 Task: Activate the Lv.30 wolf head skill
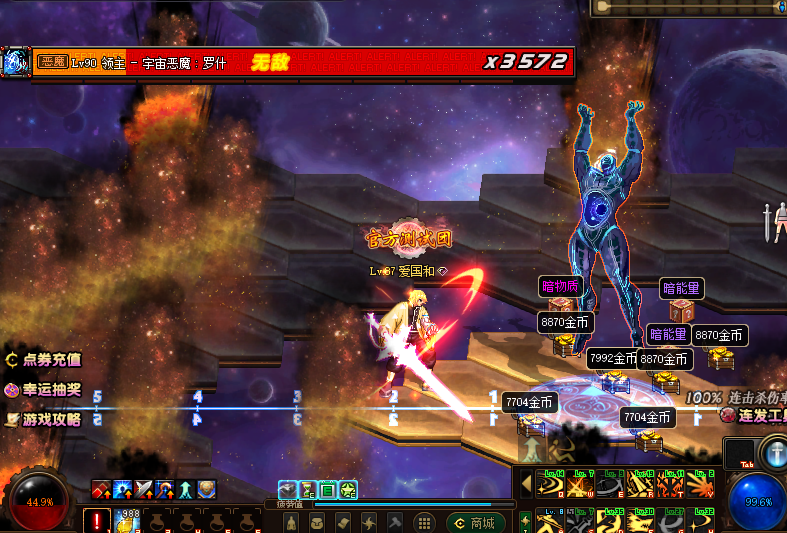pyautogui.click(x=640, y=522)
